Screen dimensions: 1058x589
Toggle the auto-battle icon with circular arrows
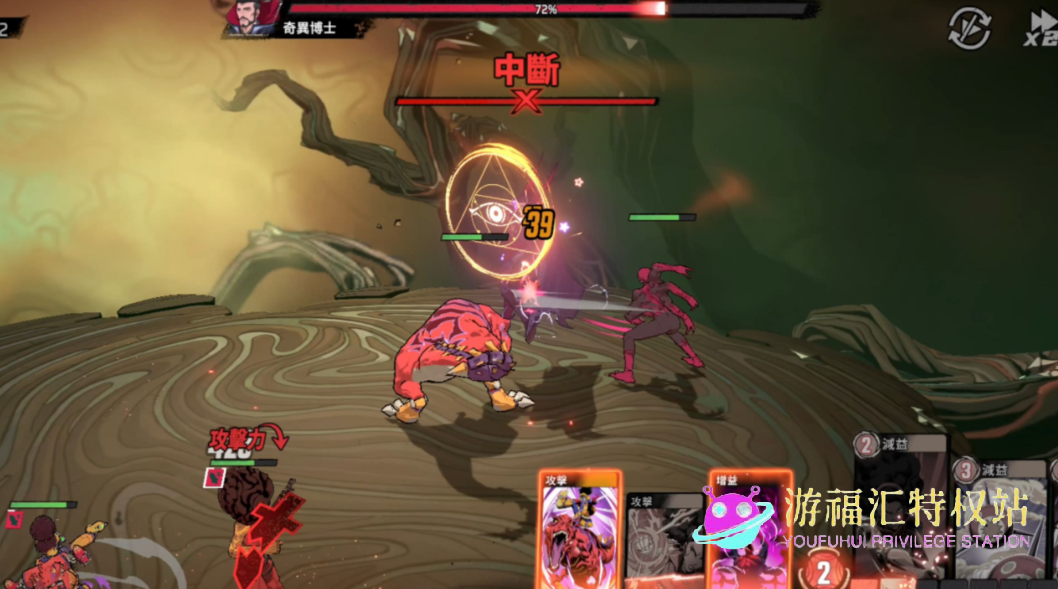(x=969, y=28)
